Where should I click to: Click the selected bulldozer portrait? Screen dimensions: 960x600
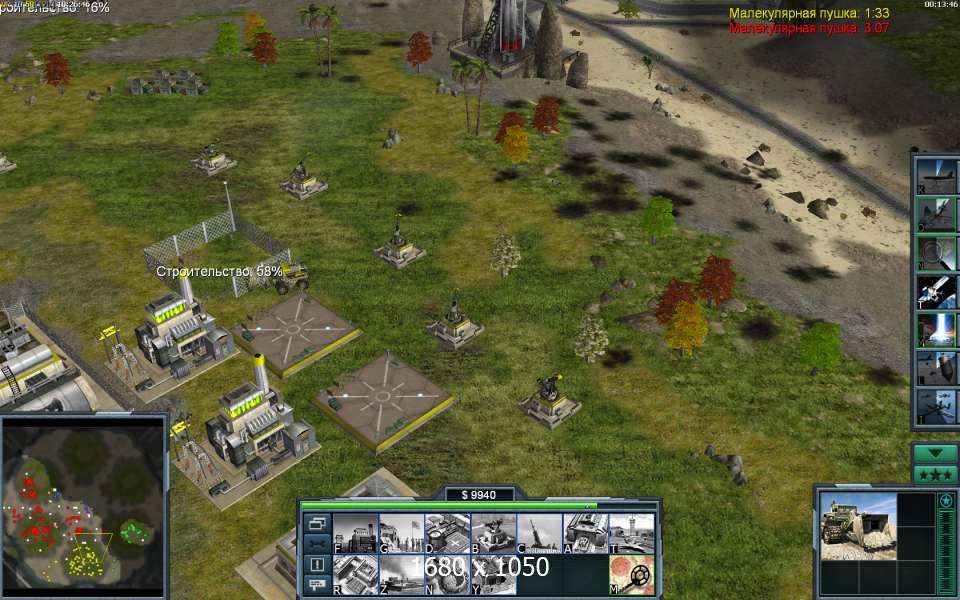pyautogui.click(x=858, y=525)
